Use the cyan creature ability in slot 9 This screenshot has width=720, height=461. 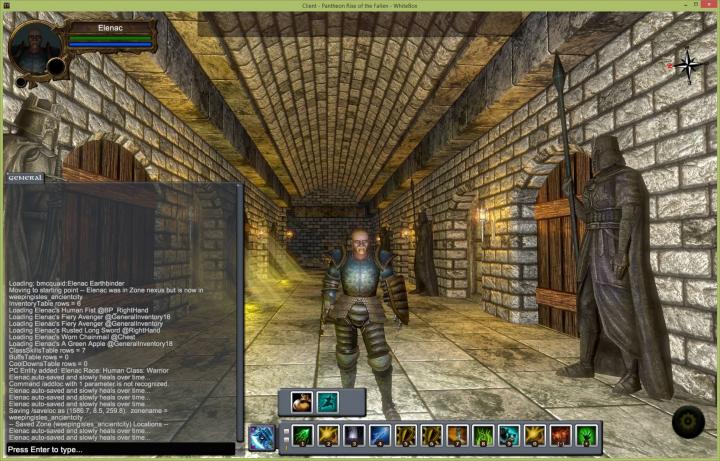[509, 436]
